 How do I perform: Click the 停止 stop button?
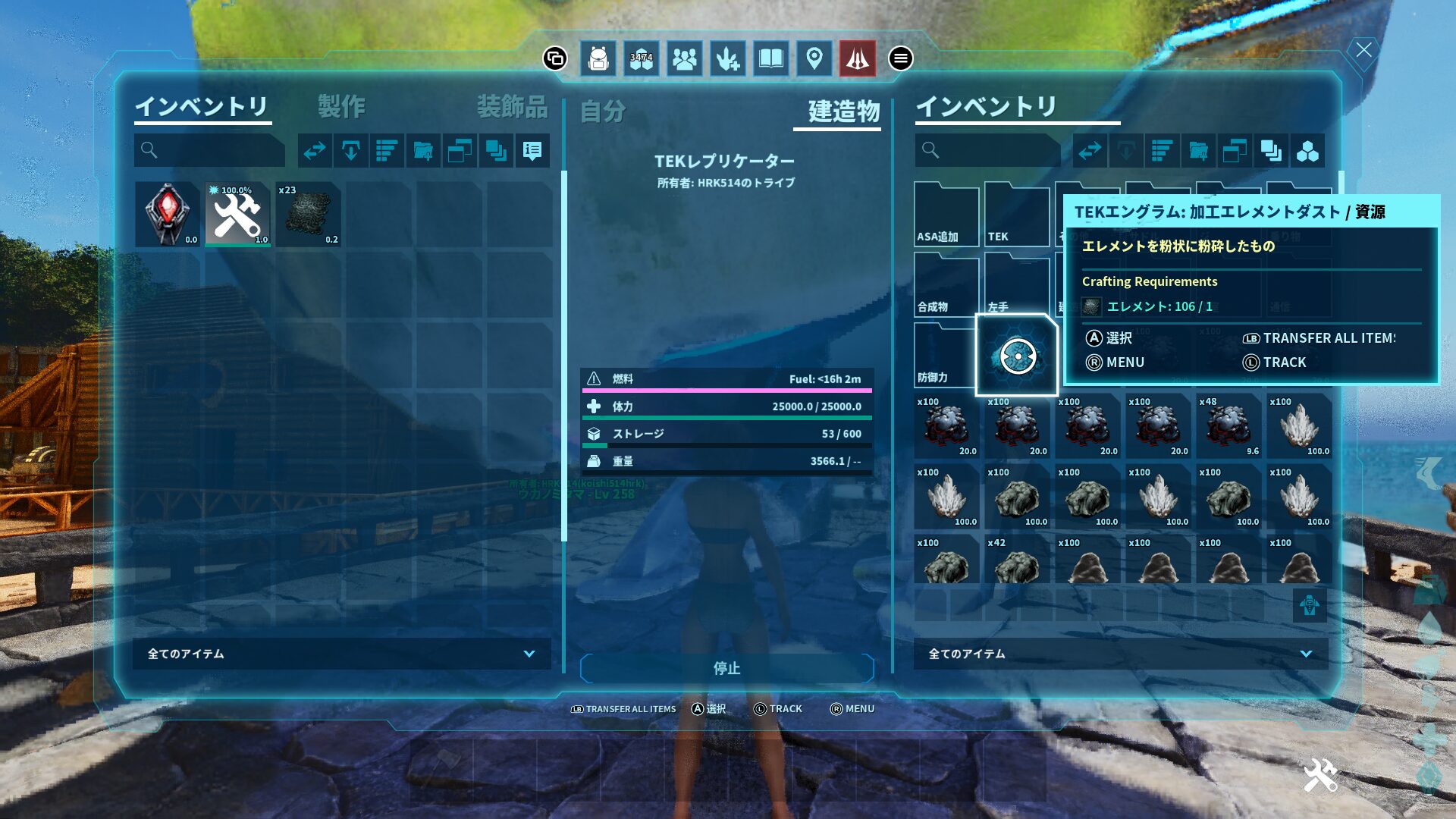726,668
